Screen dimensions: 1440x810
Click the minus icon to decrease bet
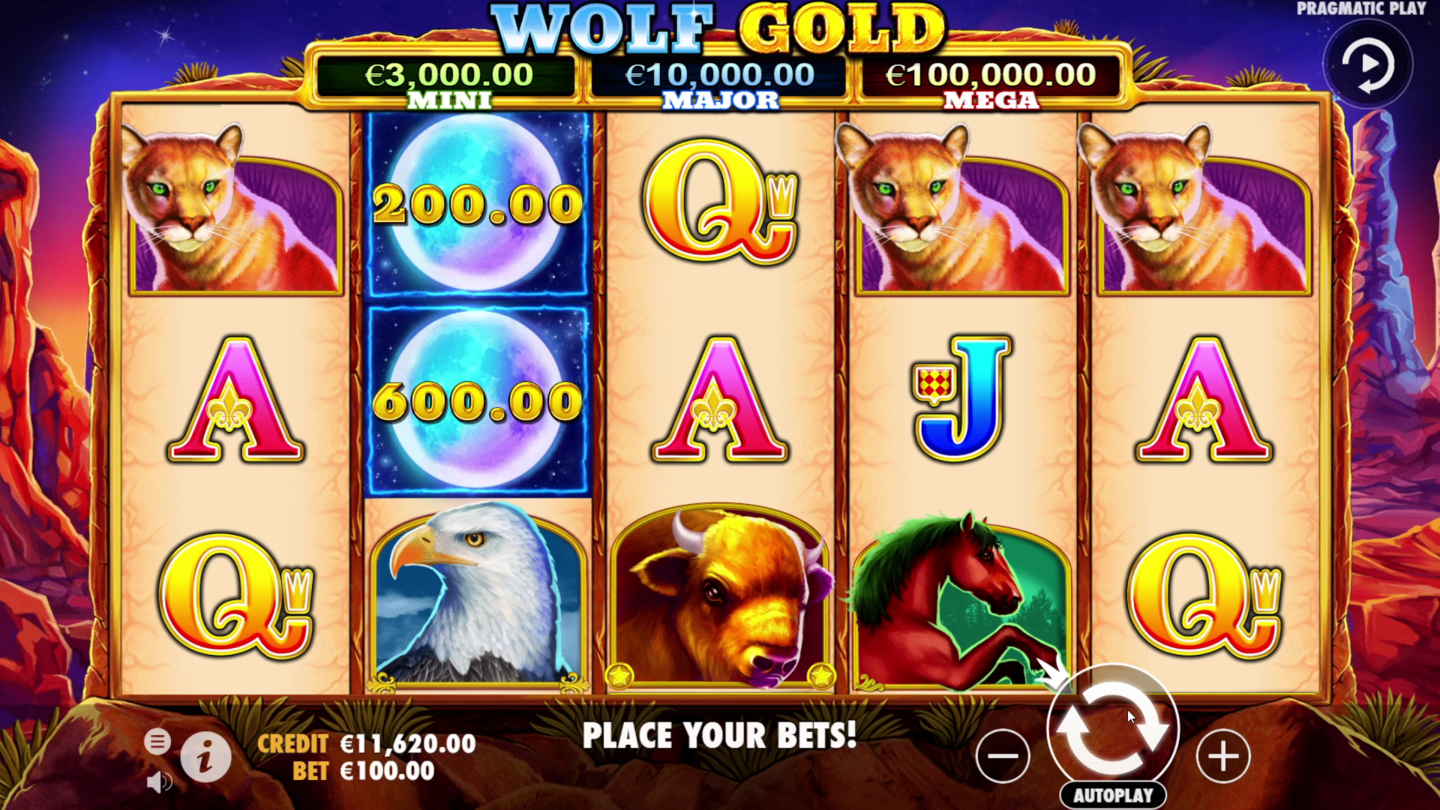[1003, 758]
